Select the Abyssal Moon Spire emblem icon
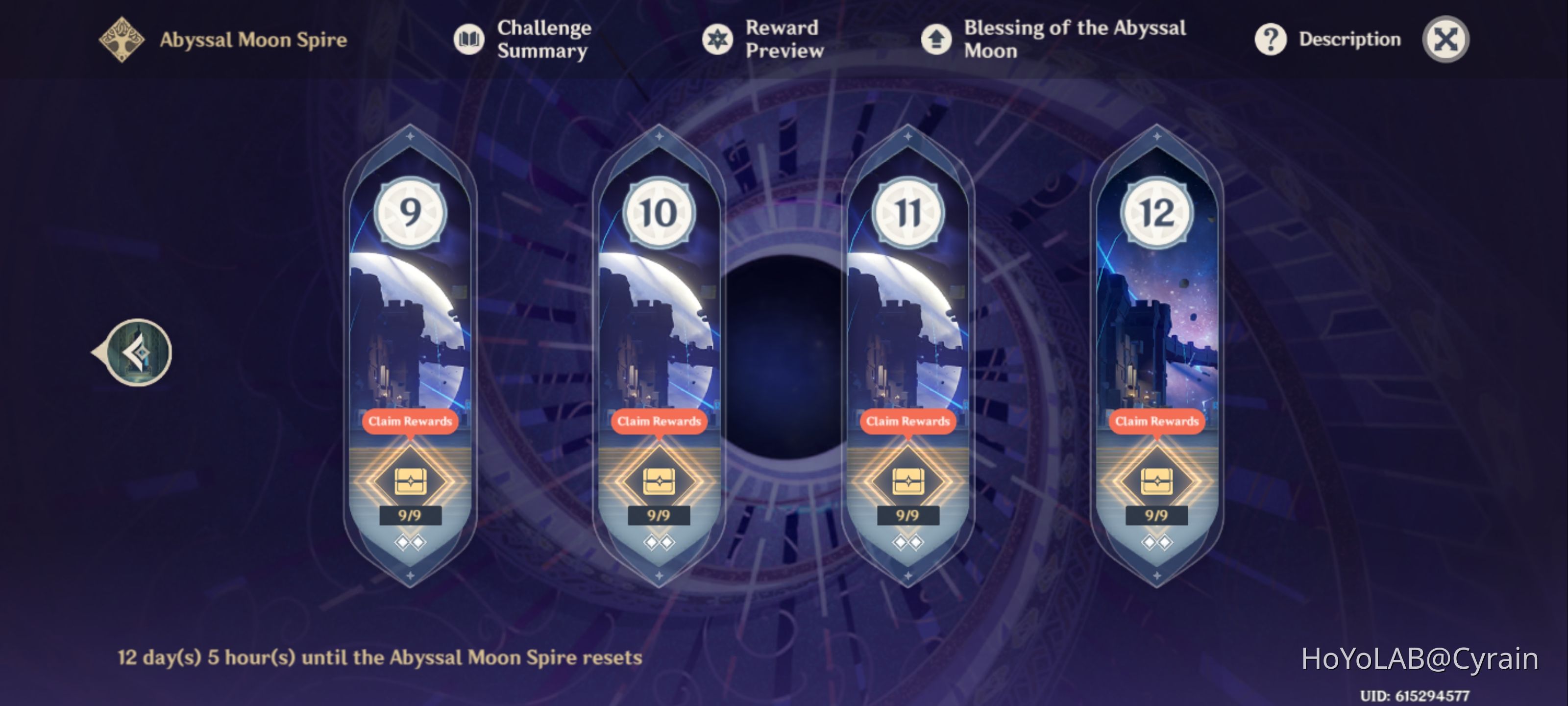The height and width of the screenshot is (706, 1568). click(121, 39)
